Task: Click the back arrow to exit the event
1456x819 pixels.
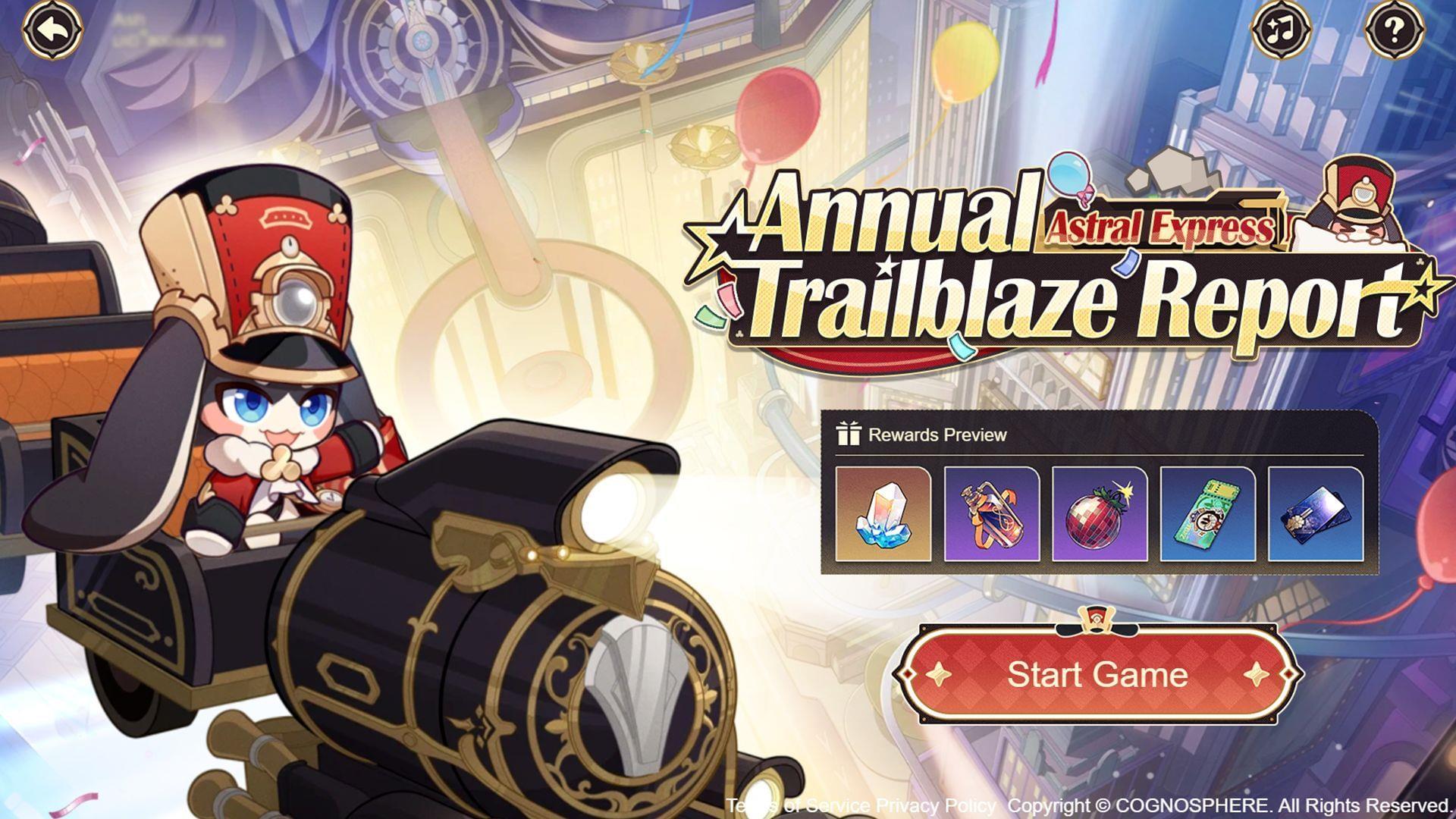Action: pyautogui.click(x=52, y=32)
